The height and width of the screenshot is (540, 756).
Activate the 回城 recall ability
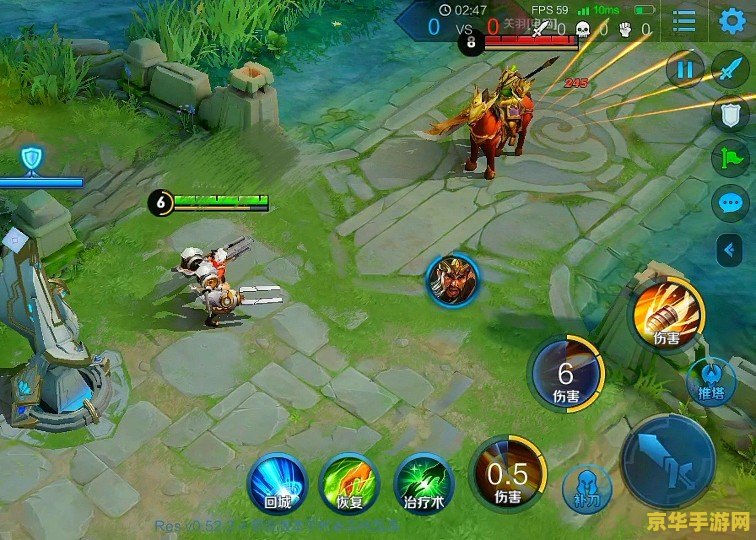(x=276, y=482)
